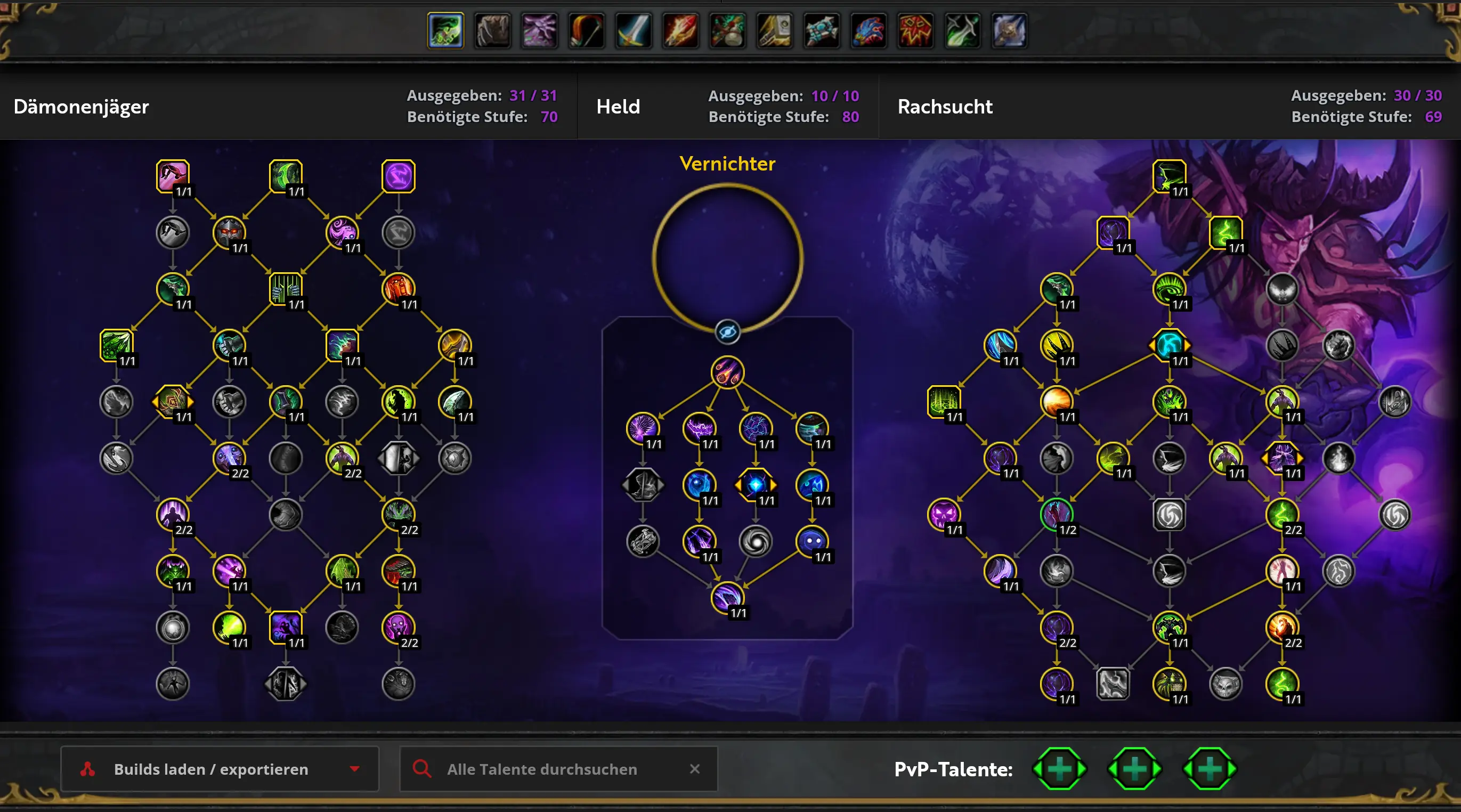Open the Shaman red totem class icon
Viewport: 1461px width, 812px height.
click(x=915, y=30)
